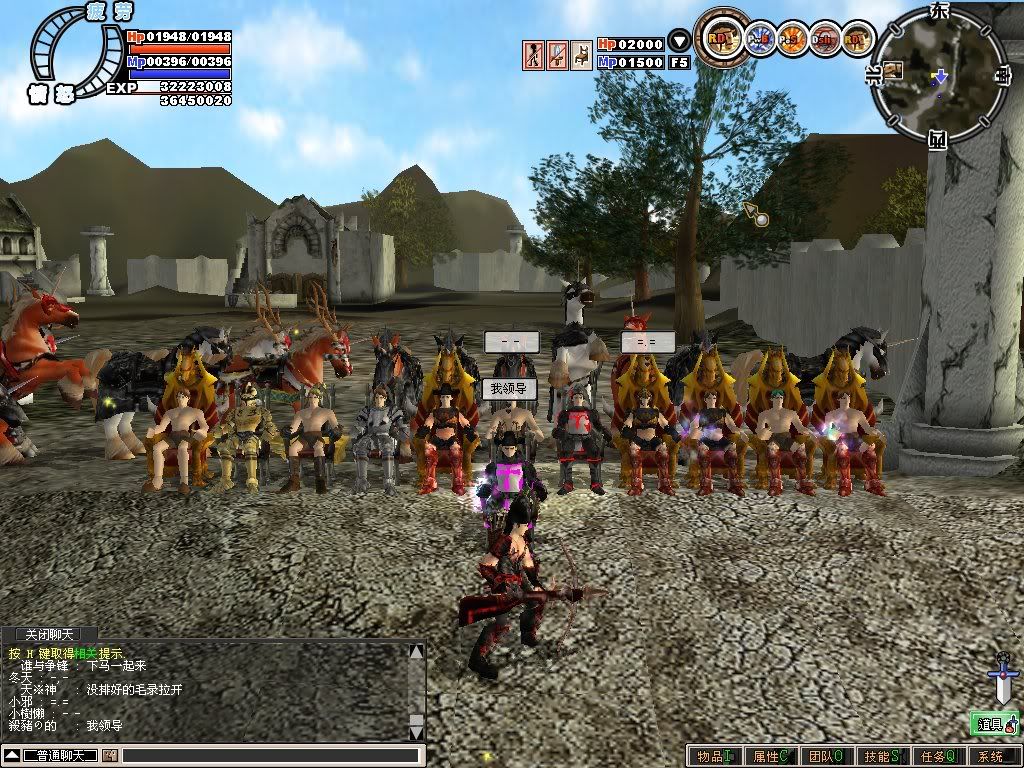
Task: Select the 普通聊天 chat channel button
Action: pyautogui.click(x=60, y=755)
